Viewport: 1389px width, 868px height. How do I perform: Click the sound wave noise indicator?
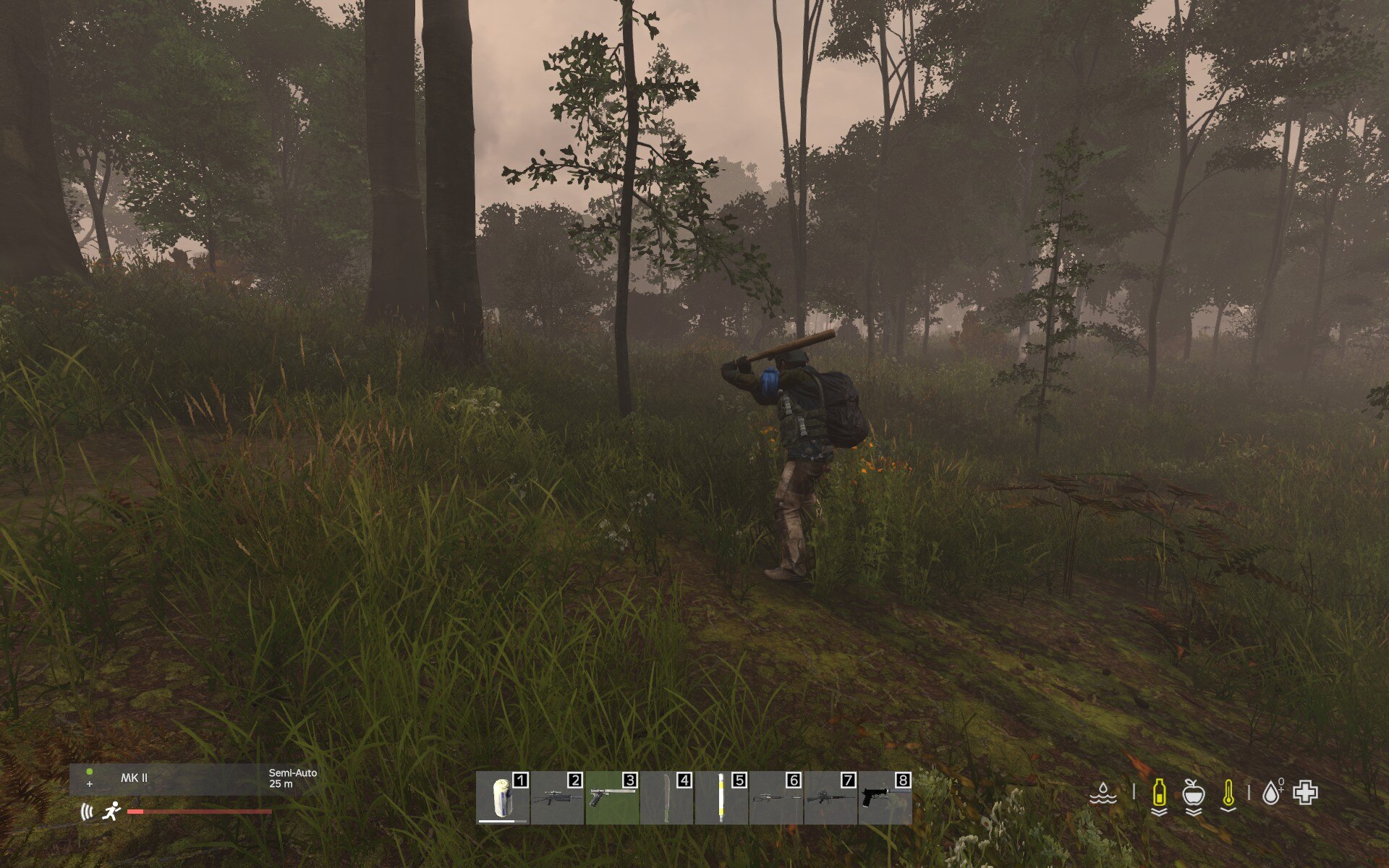[88, 812]
